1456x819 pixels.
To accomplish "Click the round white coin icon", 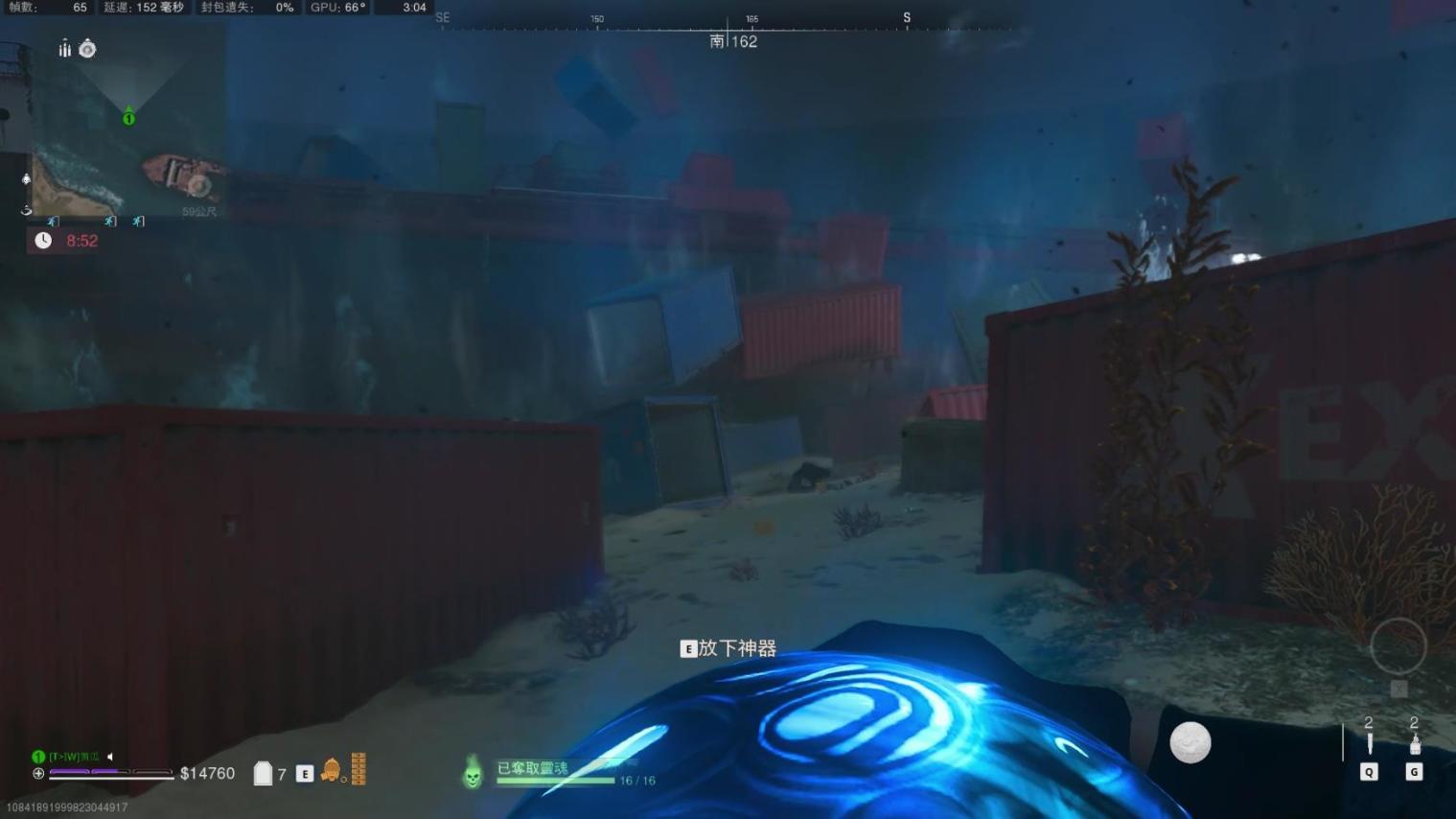I will pyautogui.click(x=1190, y=743).
